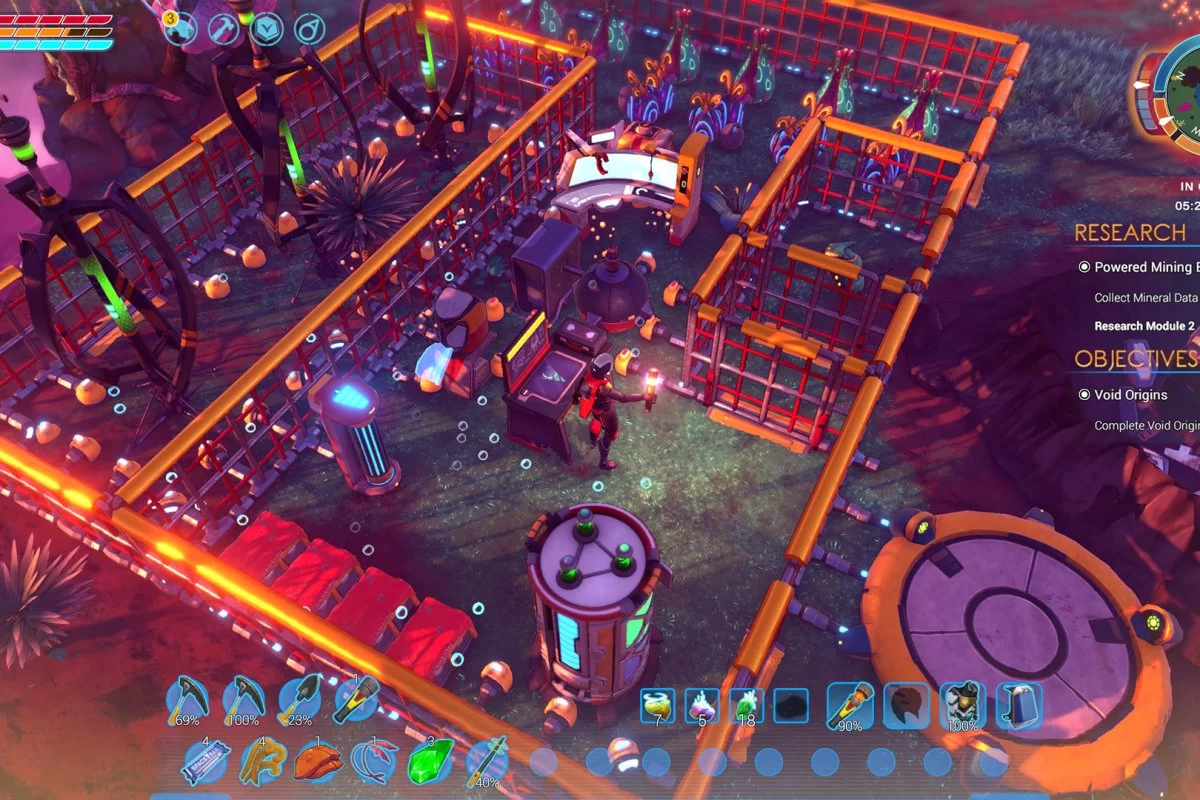Select the pickaxe at 69% durability
Screen dimensions: 1200x800
pyautogui.click(x=186, y=699)
